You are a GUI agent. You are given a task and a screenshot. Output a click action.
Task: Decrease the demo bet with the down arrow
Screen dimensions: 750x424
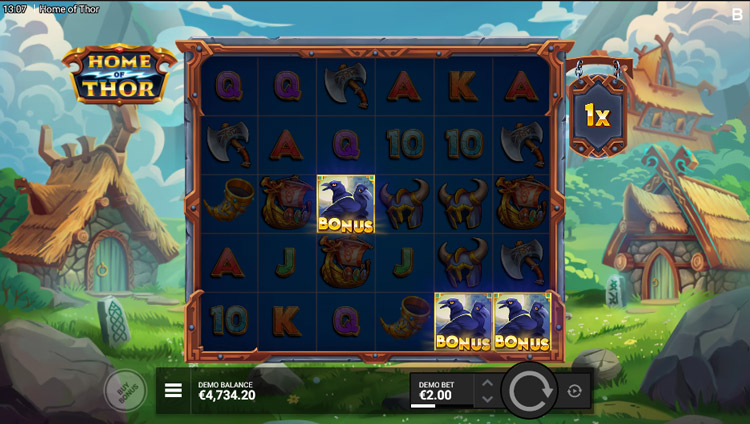[x=487, y=399]
